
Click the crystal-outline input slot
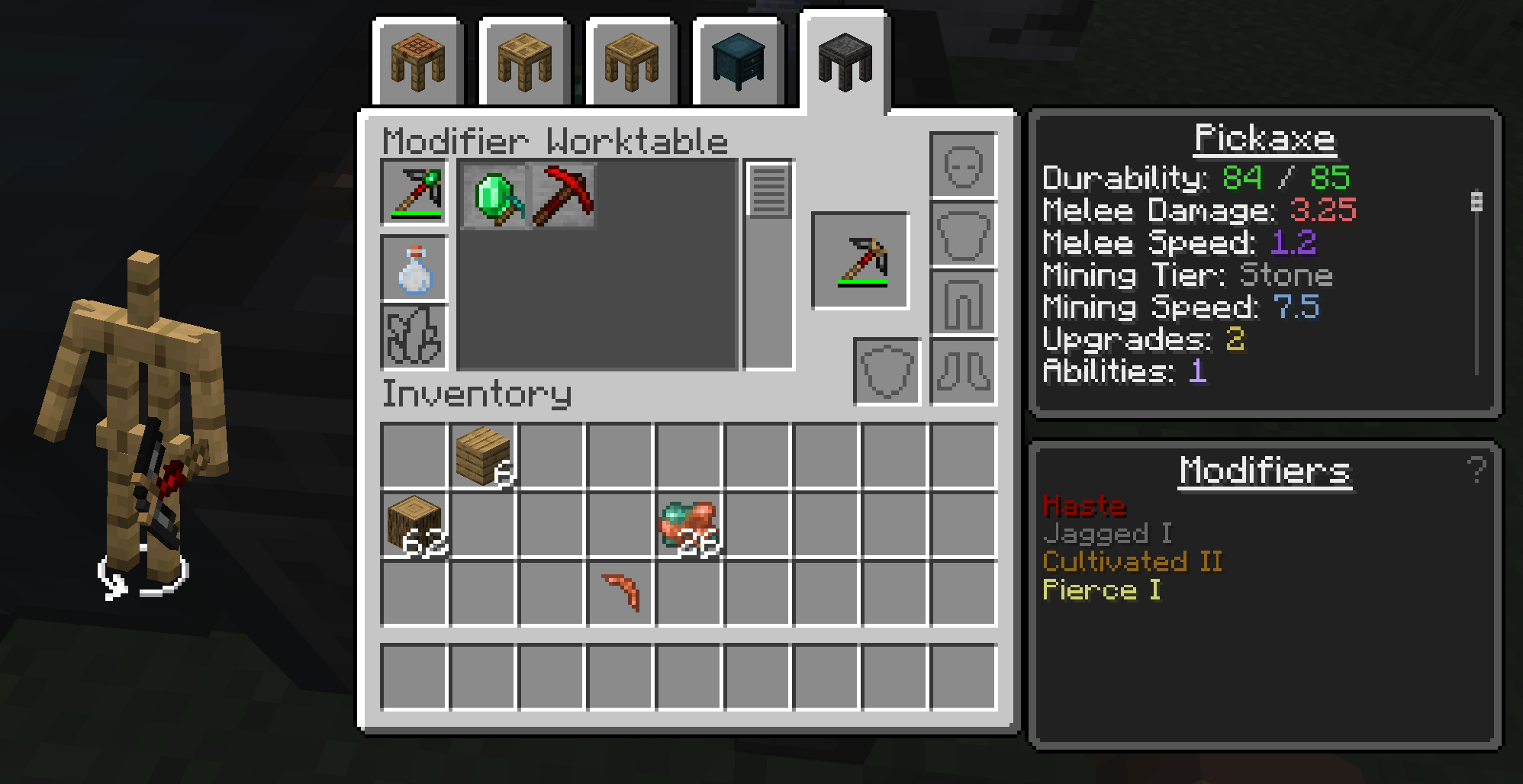coord(414,336)
